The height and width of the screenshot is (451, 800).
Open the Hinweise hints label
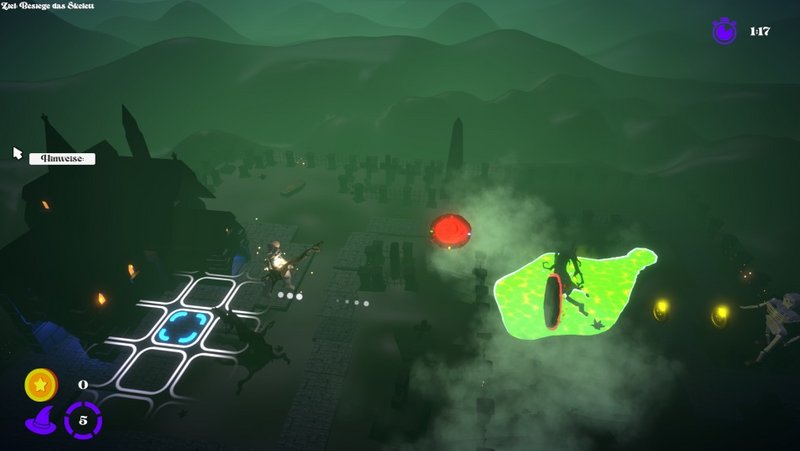pos(62,158)
